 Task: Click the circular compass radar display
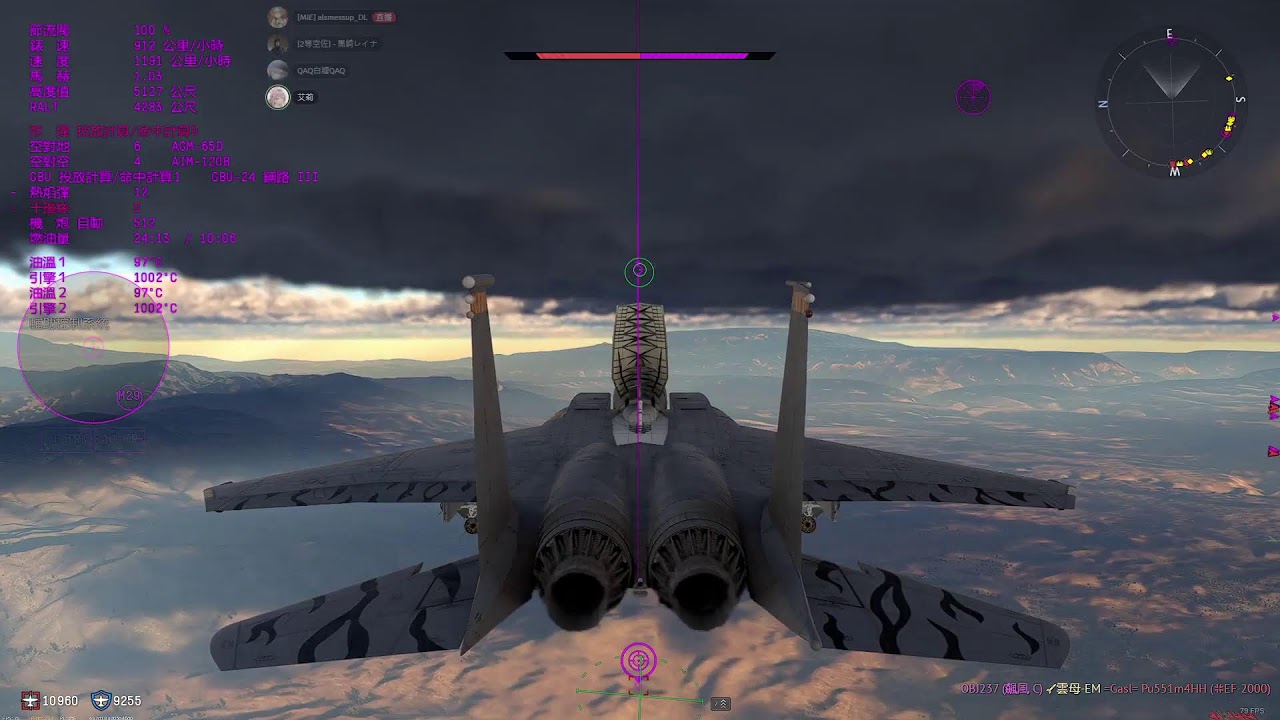pyautogui.click(x=1171, y=101)
